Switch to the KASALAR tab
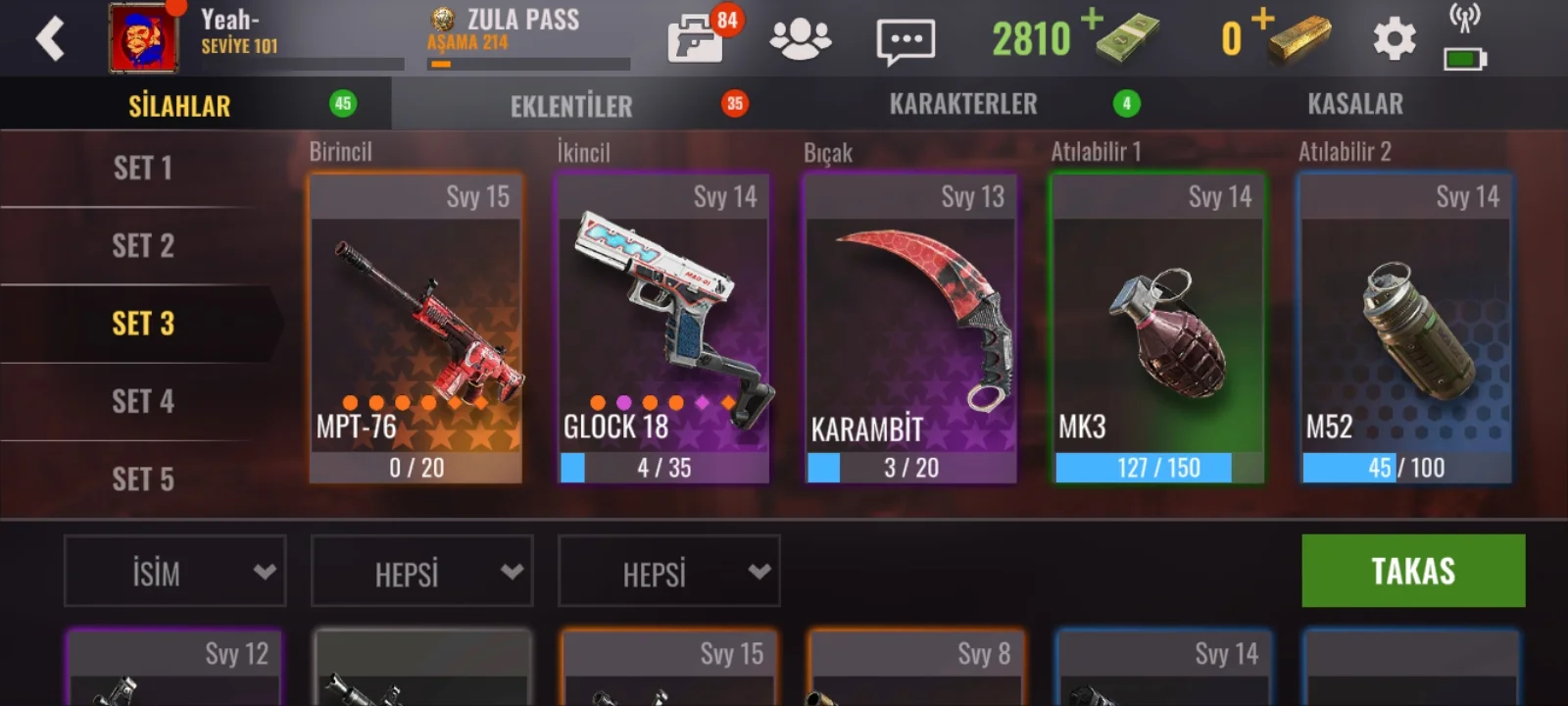1568x706 pixels. [x=1355, y=104]
